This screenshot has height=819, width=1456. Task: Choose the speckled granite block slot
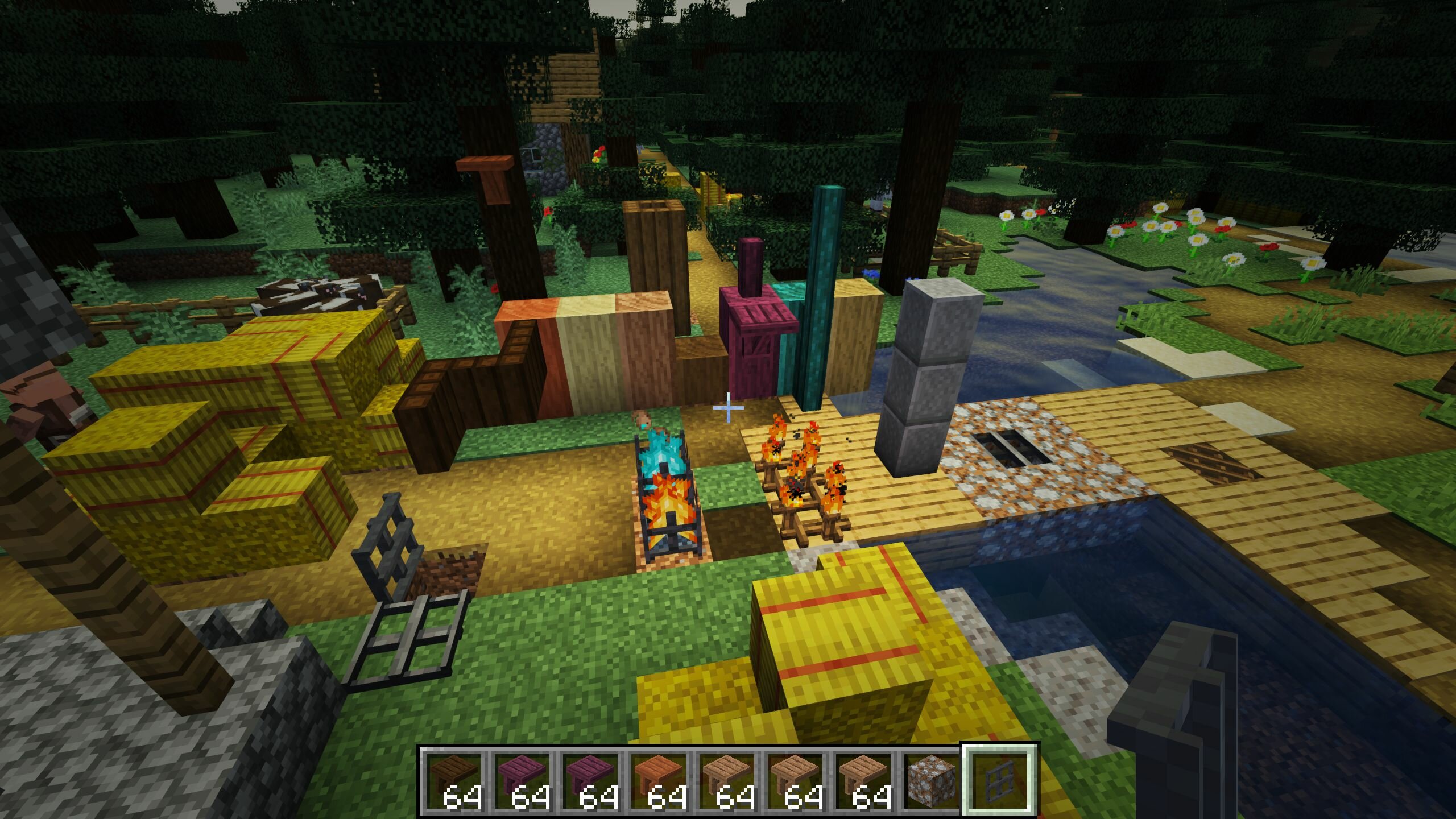point(929,780)
